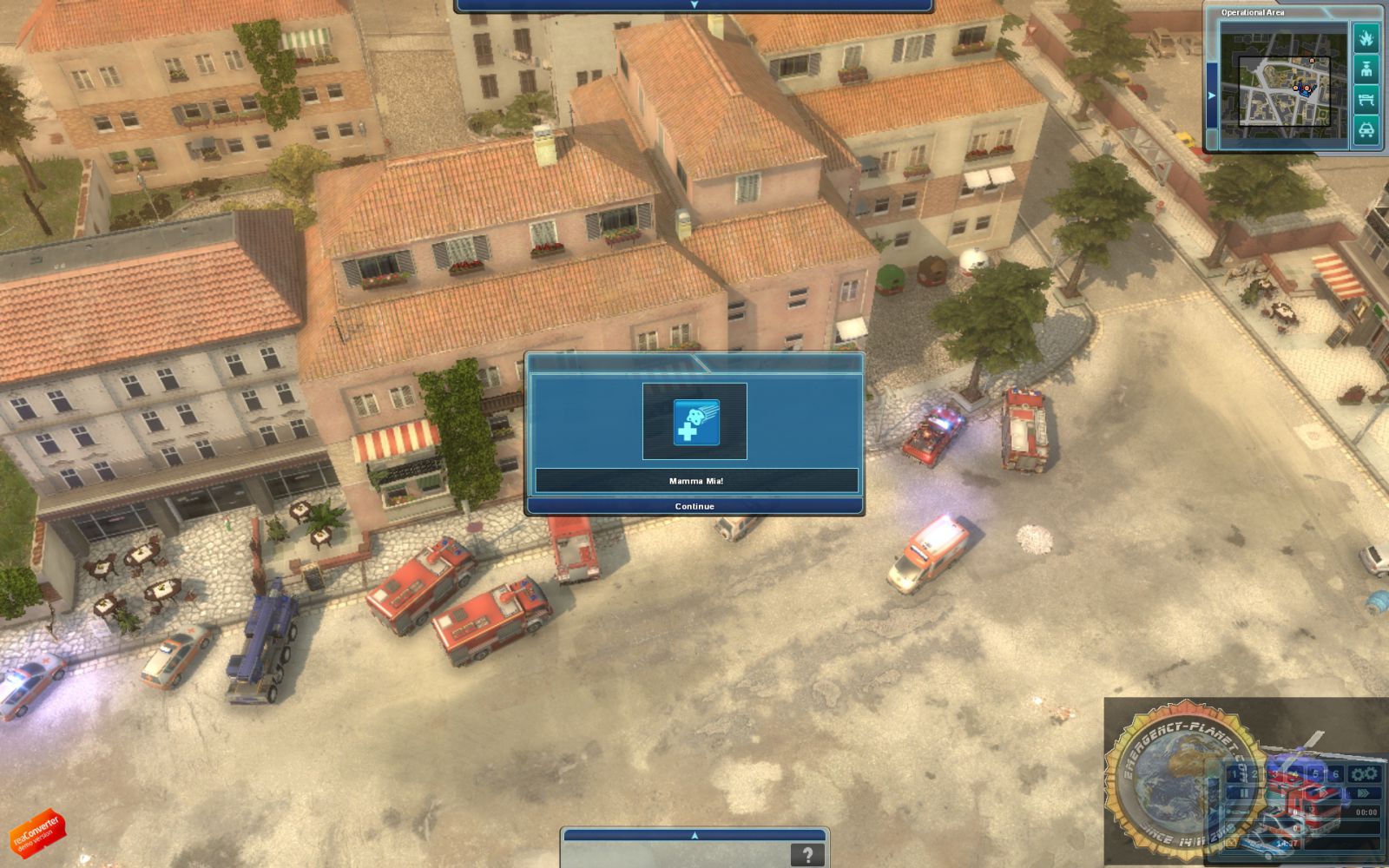Collapse the minimap using side arrow
This screenshot has width=1389, height=868.
(x=1212, y=95)
